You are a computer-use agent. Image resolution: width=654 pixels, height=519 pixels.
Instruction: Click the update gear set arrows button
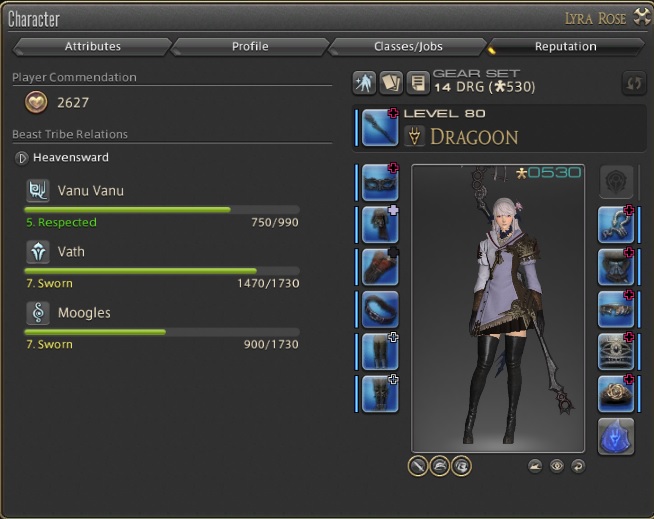pyautogui.click(x=632, y=82)
